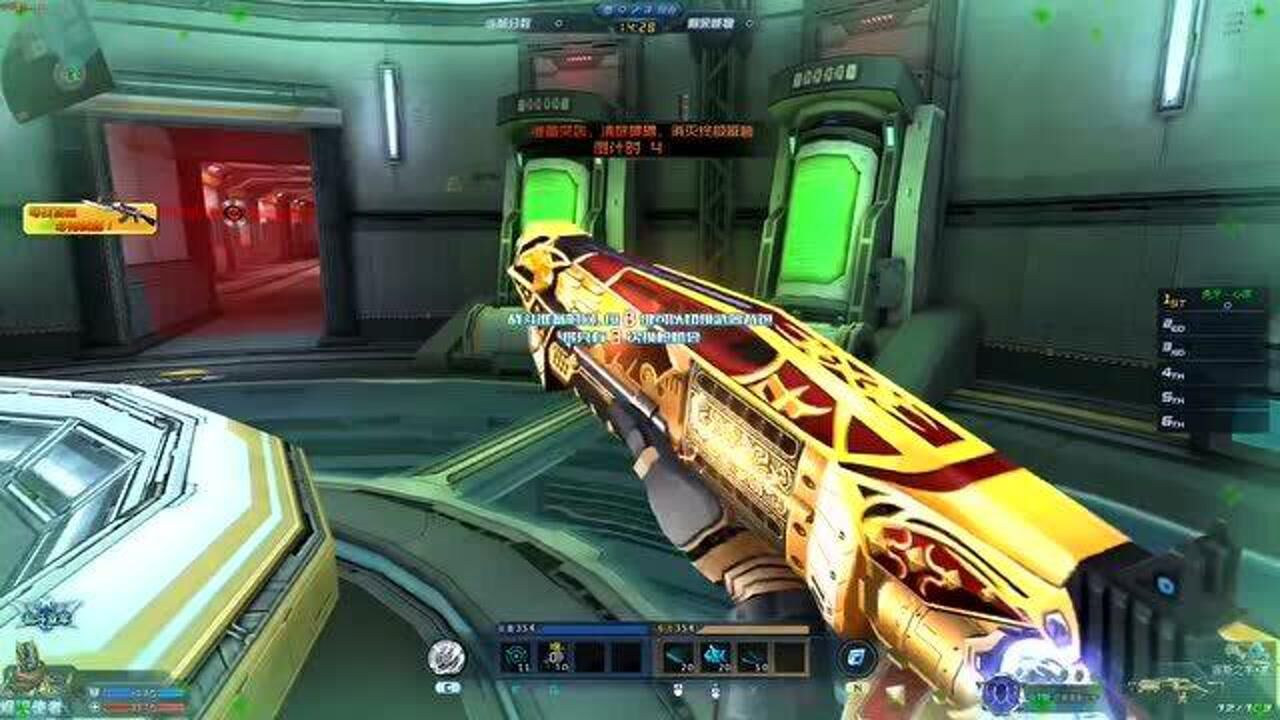This screenshot has width=1280, height=720.
Task: Select the yellow grenade item slot
Action: point(554,656)
